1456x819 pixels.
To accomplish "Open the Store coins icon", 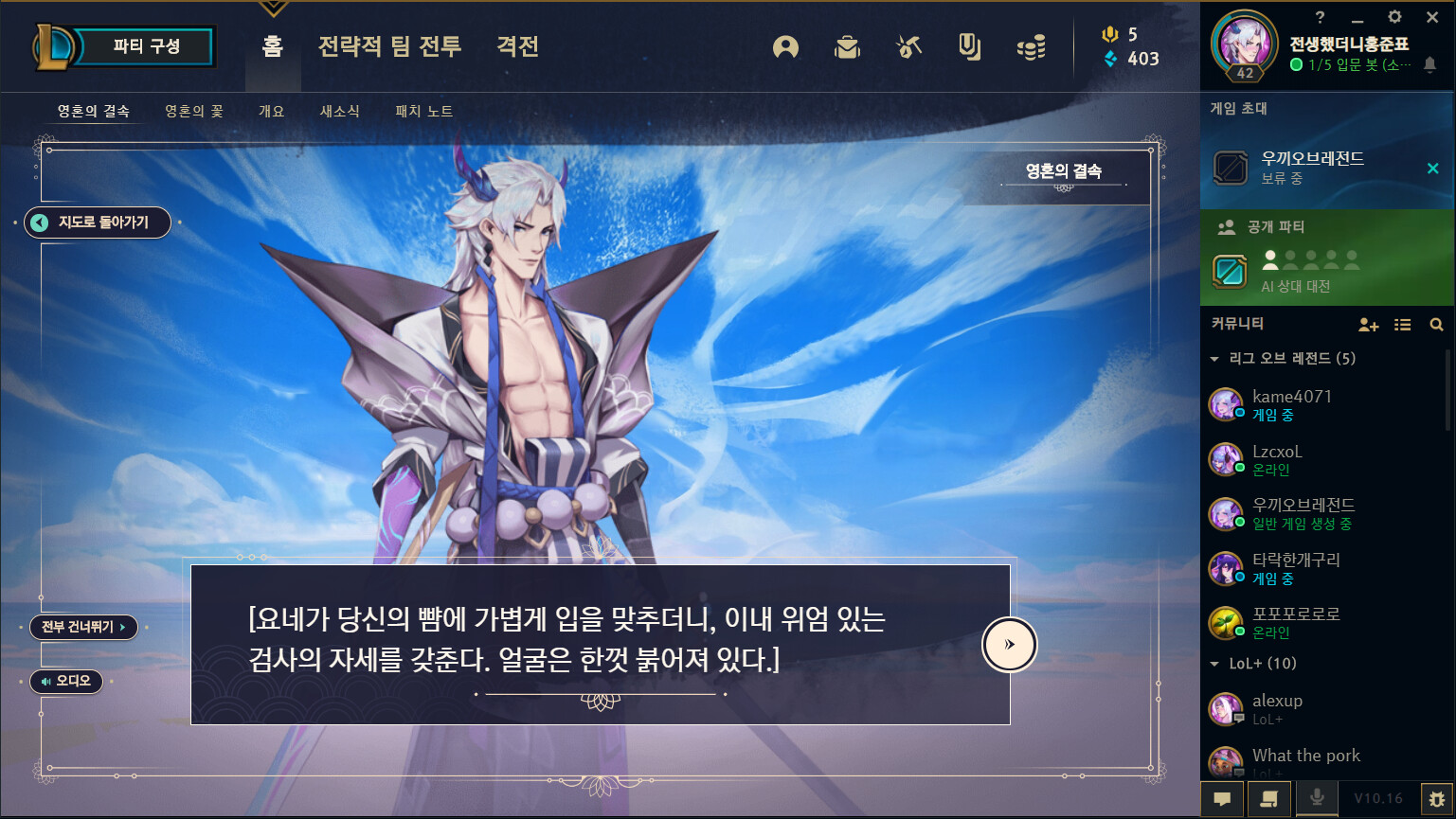I will point(1031,47).
